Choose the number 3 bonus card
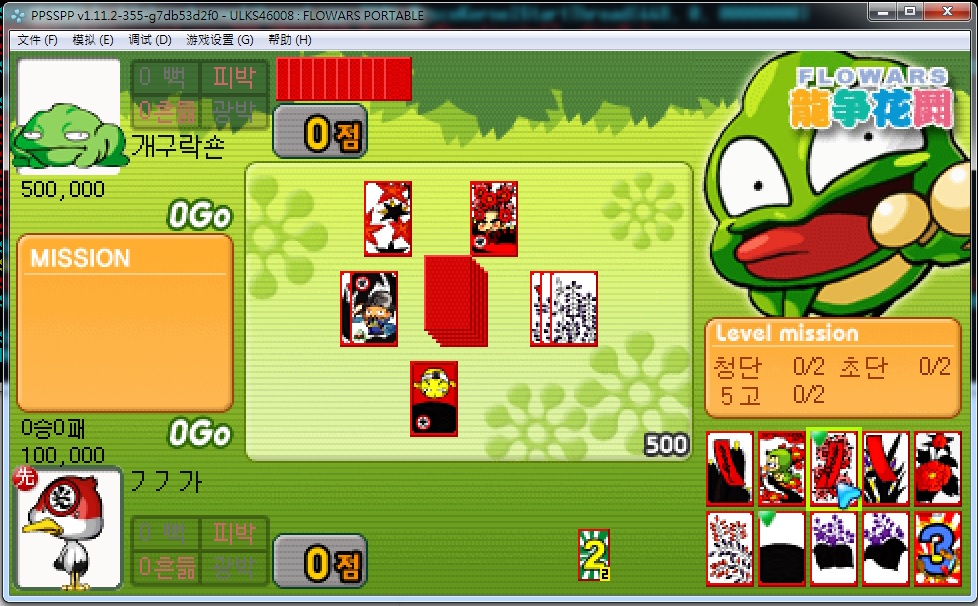This screenshot has height=606, width=978. [x=938, y=548]
